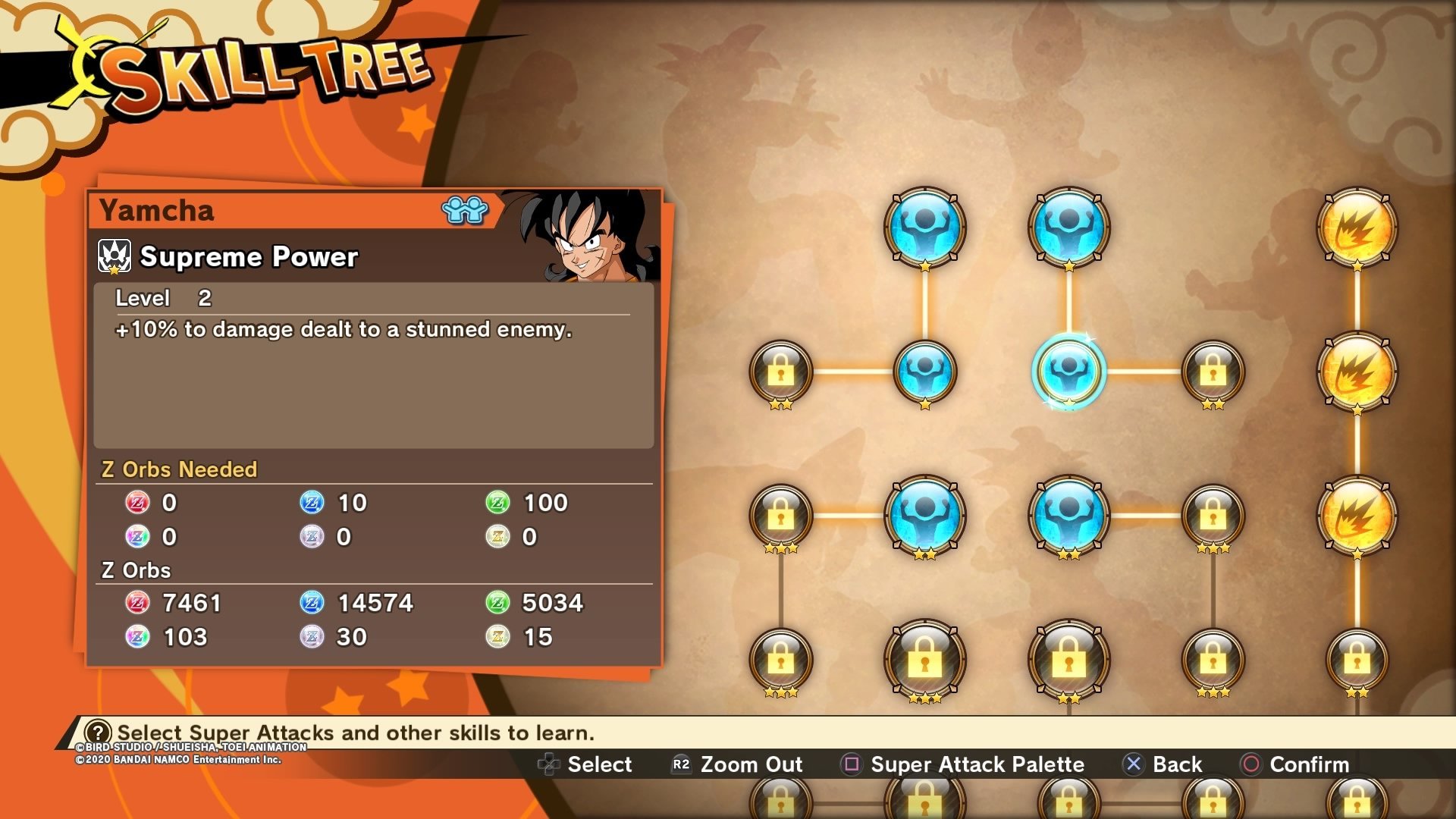Choose the locked node linked to highlighted skill
The width and height of the screenshot is (1456, 819).
click(1213, 371)
